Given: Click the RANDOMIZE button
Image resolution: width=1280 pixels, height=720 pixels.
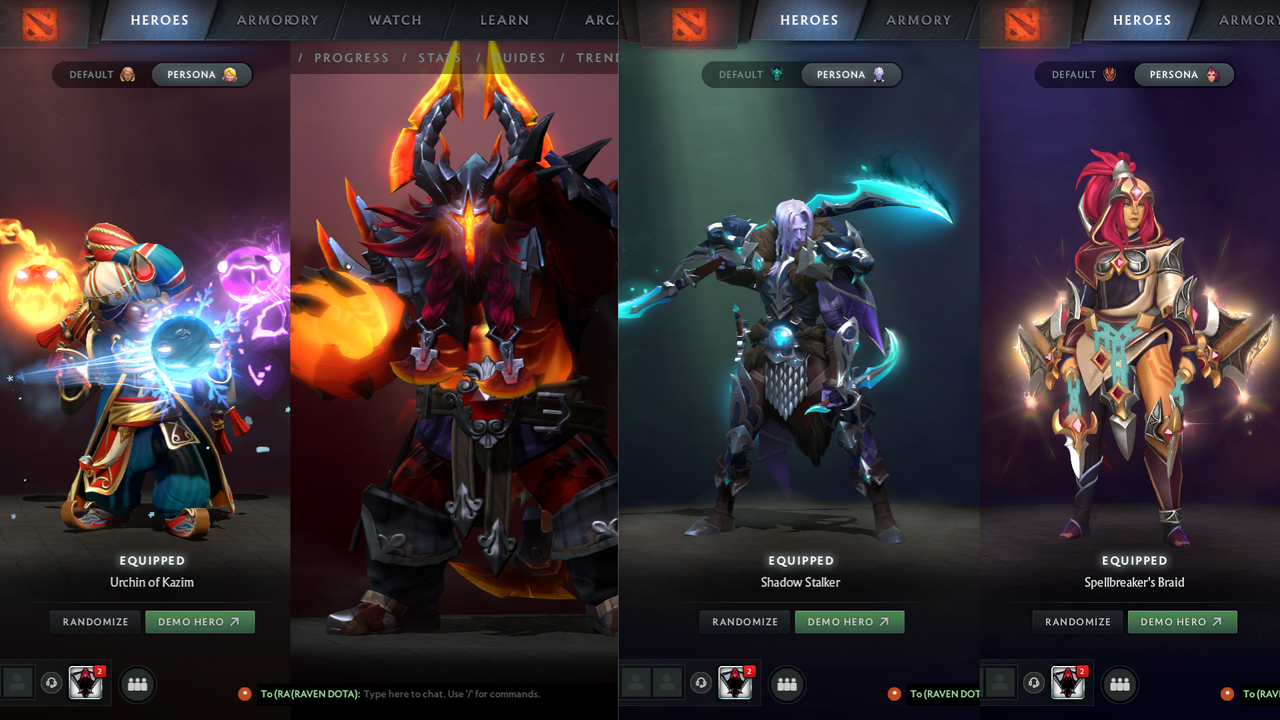Looking at the screenshot, I should 94,621.
